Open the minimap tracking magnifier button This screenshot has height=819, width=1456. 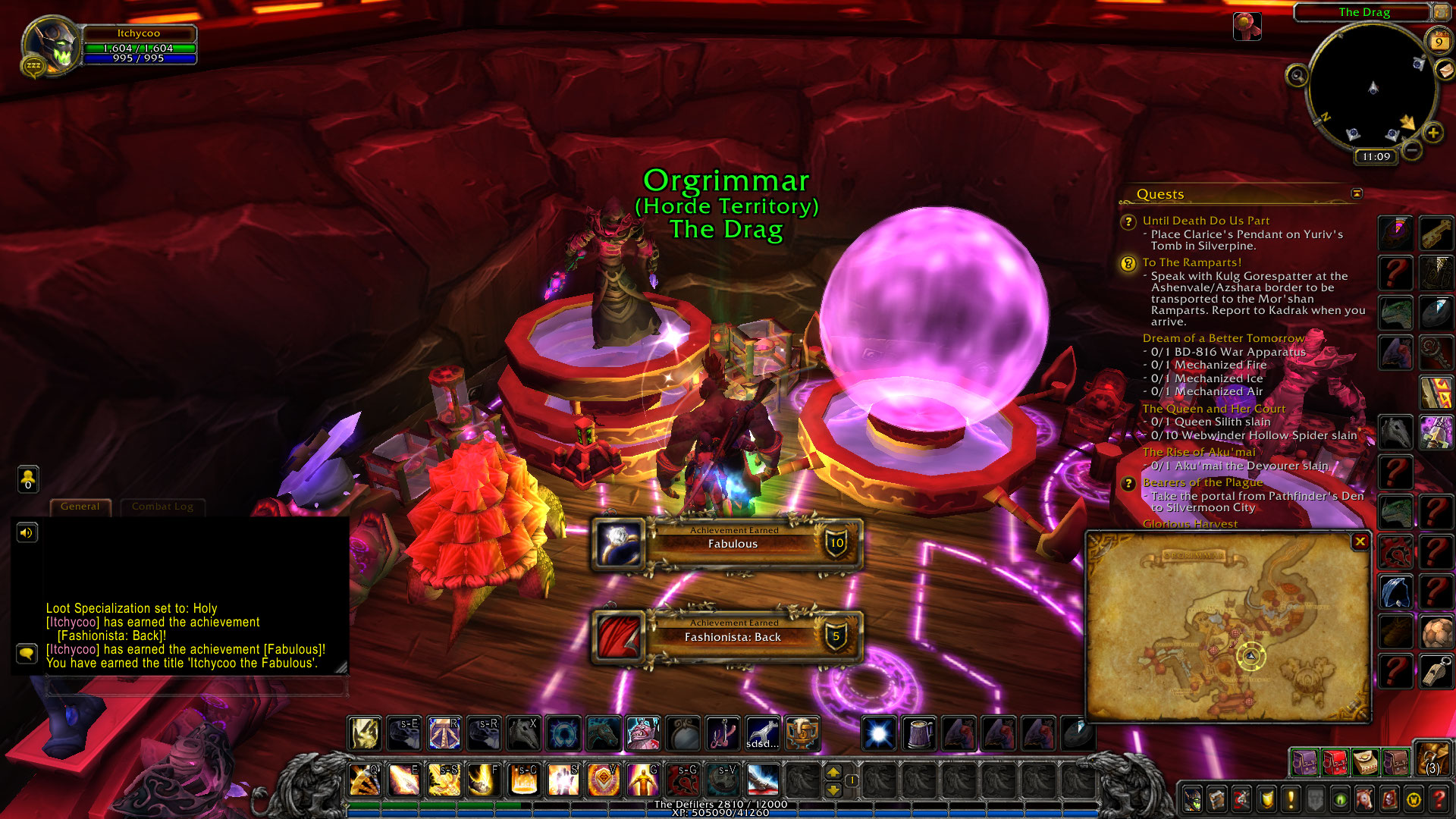point(1297,75)
